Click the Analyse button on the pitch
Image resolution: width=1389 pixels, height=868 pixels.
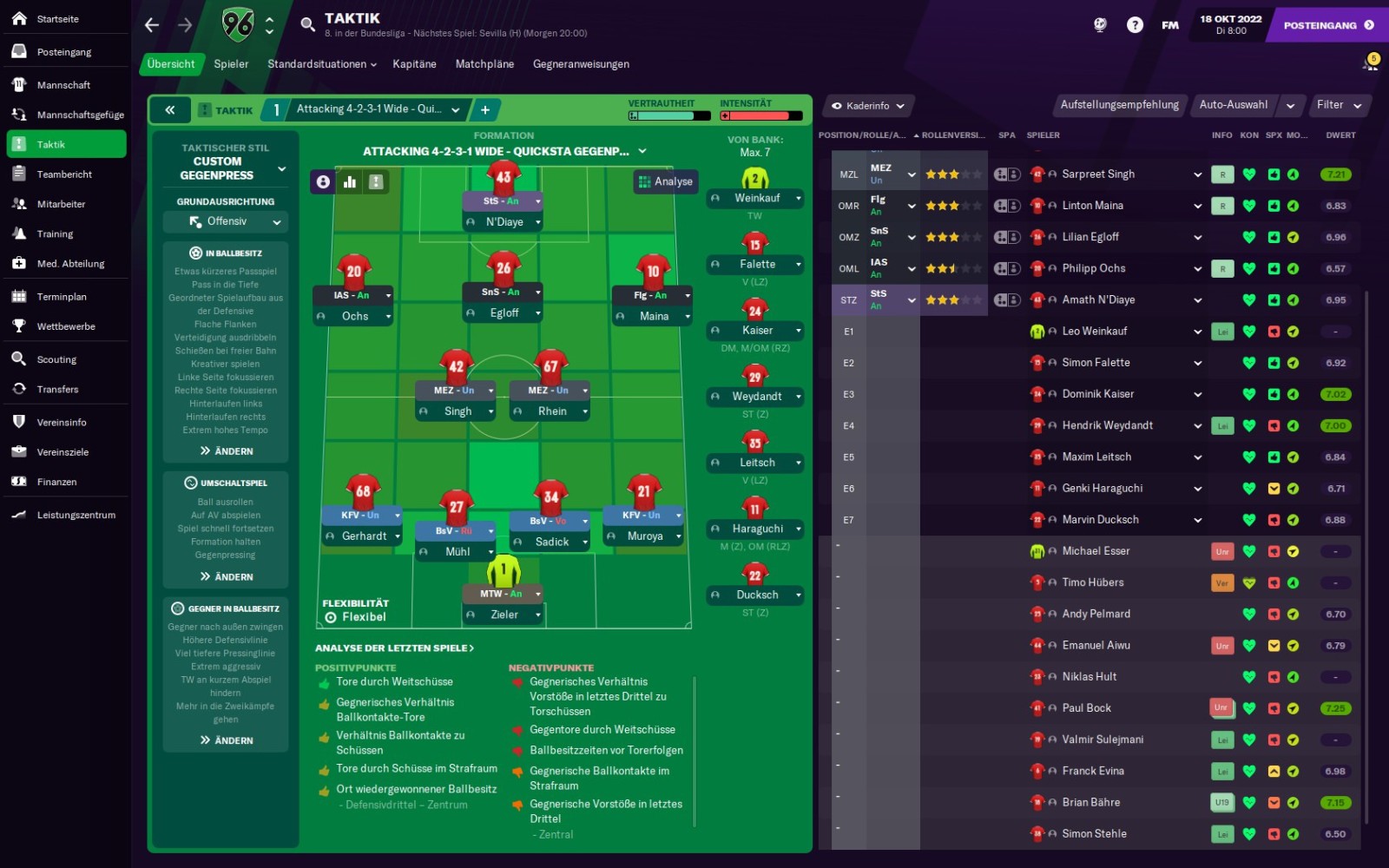click(x=666, y=181)
